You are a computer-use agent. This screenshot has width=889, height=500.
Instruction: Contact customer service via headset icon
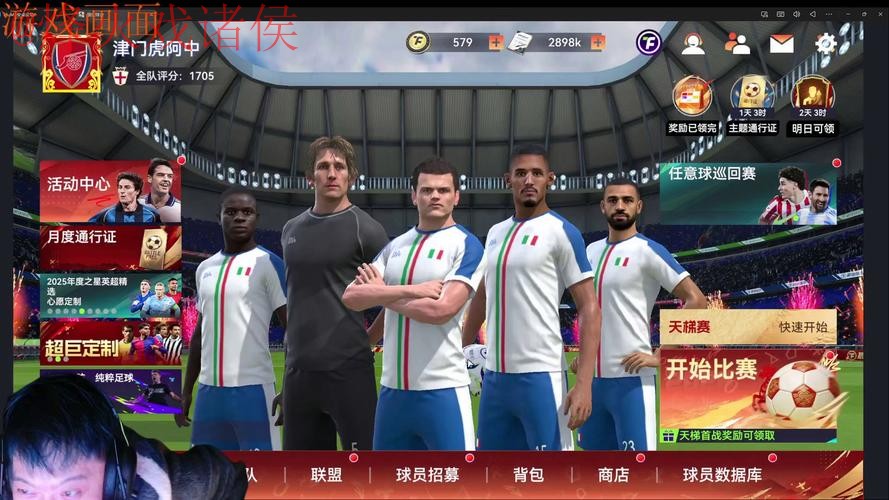tap(693, 43)
